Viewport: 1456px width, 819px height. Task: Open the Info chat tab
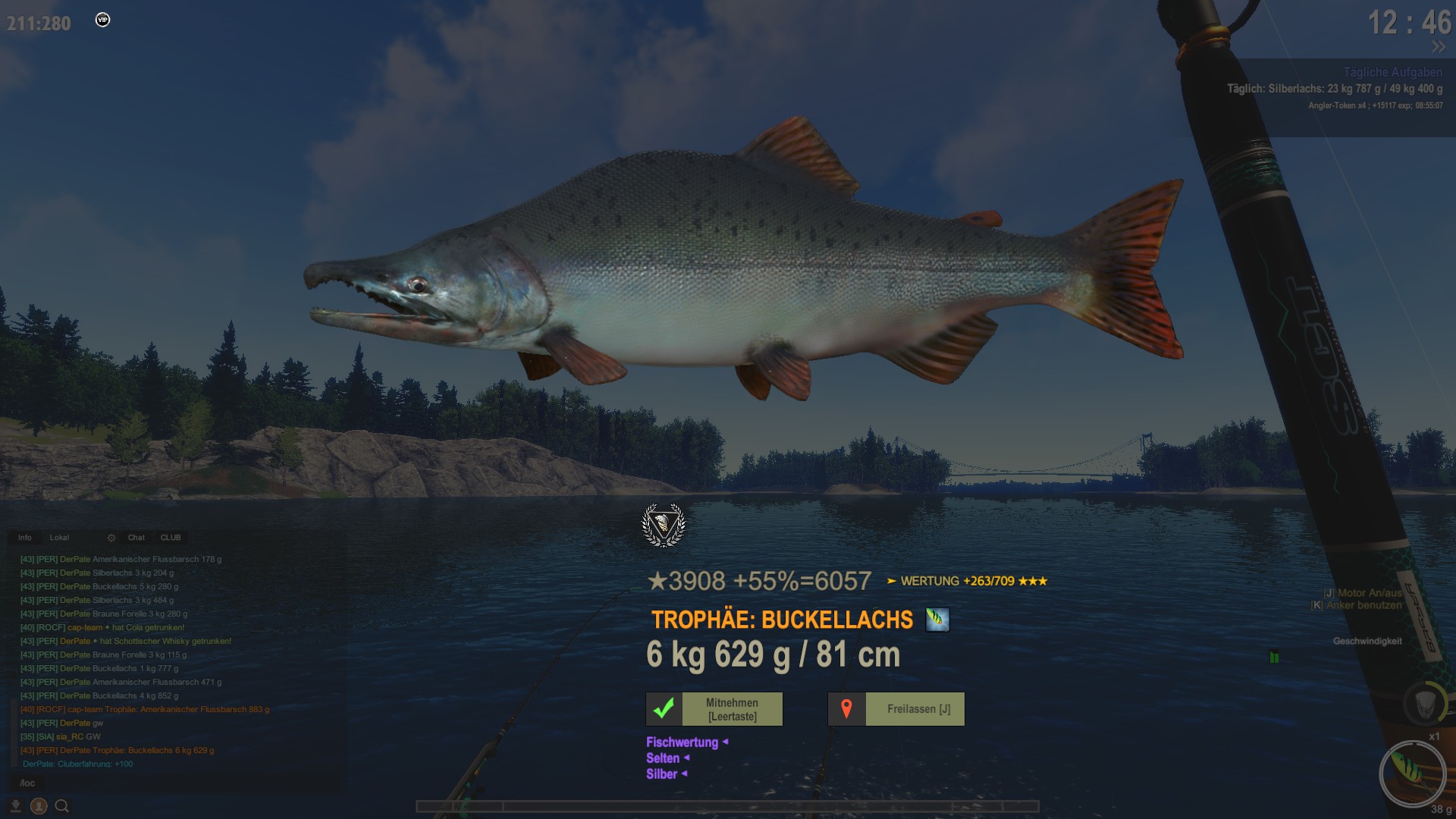[x=25, y=538]
